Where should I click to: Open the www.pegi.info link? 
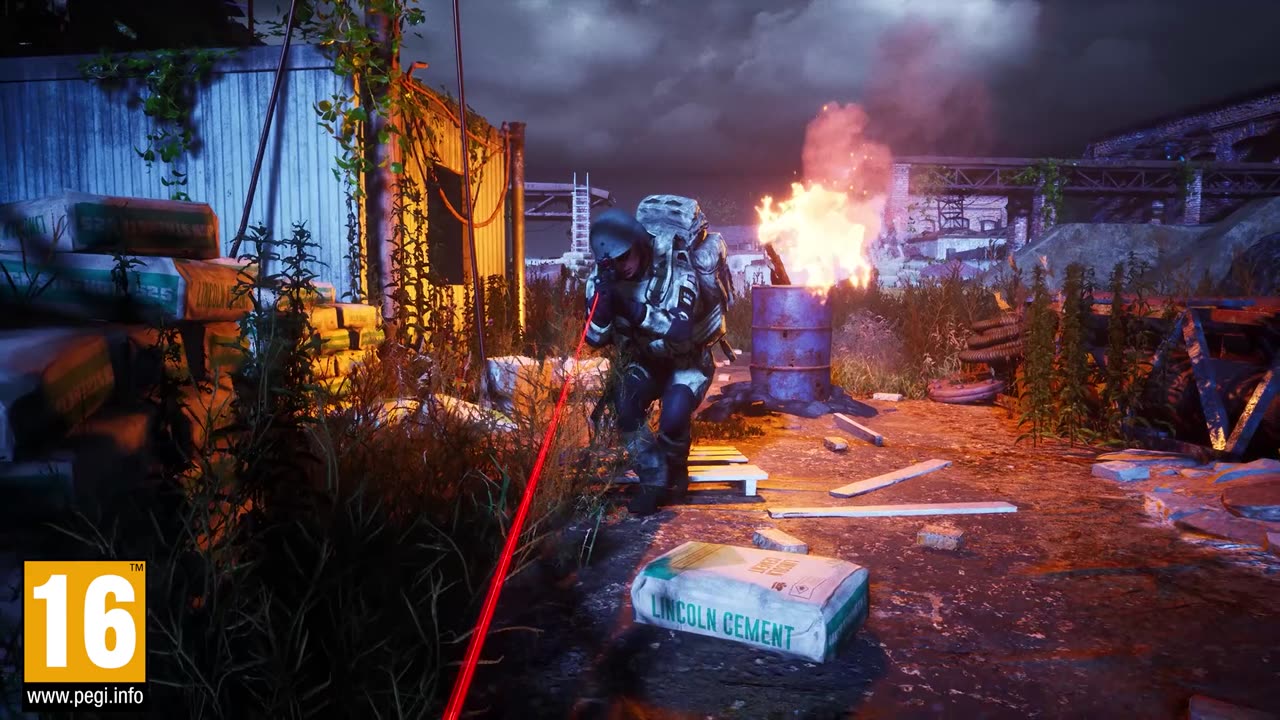pyautogui.click(x=84, y=696)
